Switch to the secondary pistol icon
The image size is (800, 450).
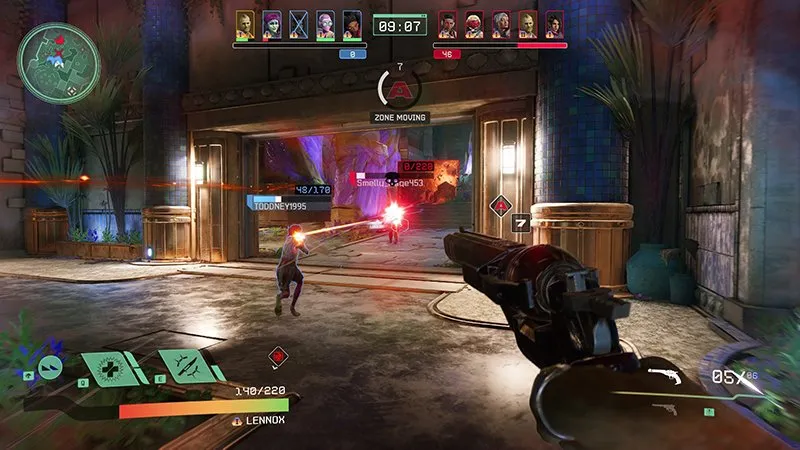point(664,408)
